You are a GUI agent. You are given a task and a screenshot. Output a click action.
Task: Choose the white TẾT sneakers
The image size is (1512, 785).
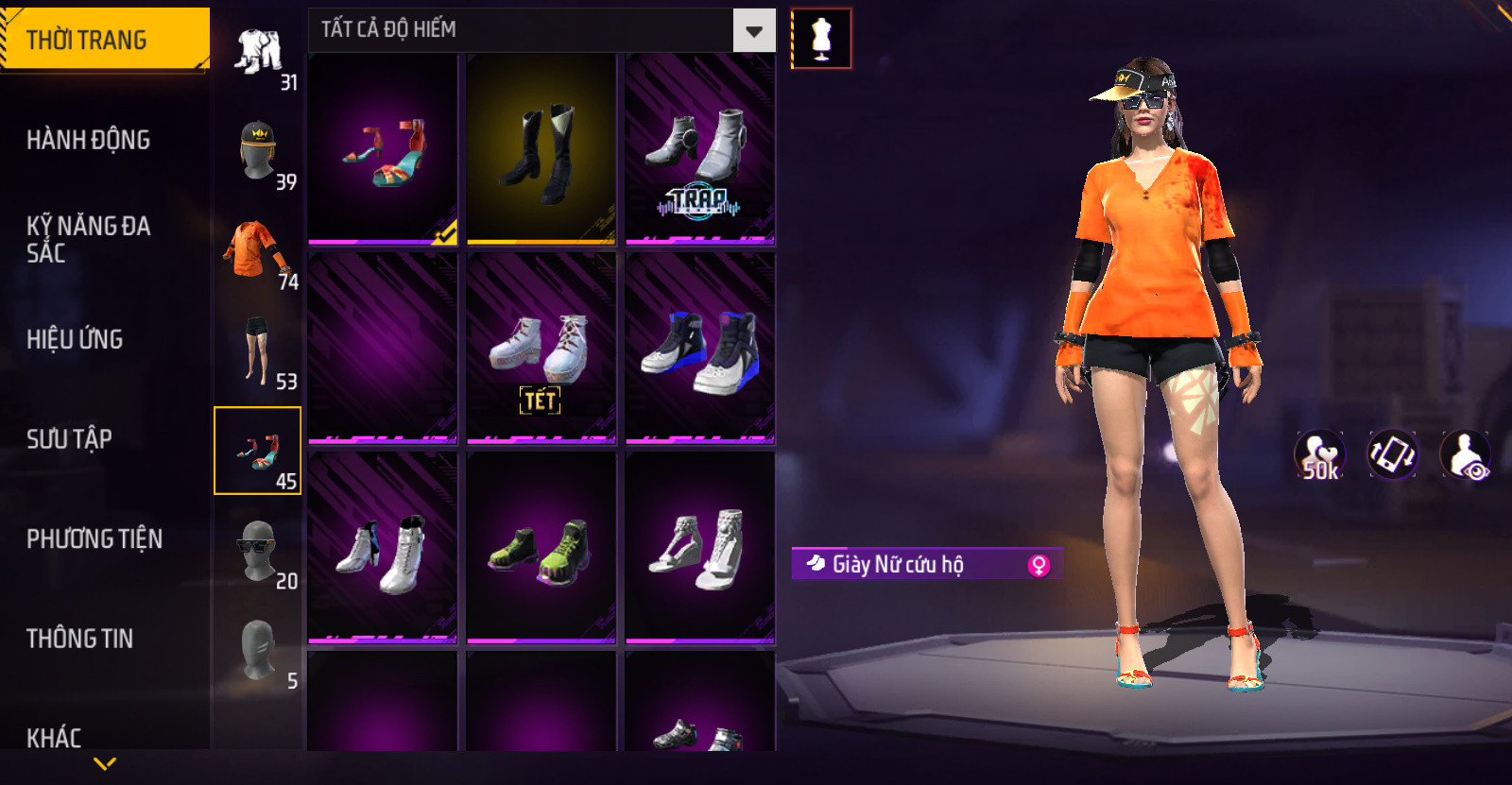tap(541, 348)
